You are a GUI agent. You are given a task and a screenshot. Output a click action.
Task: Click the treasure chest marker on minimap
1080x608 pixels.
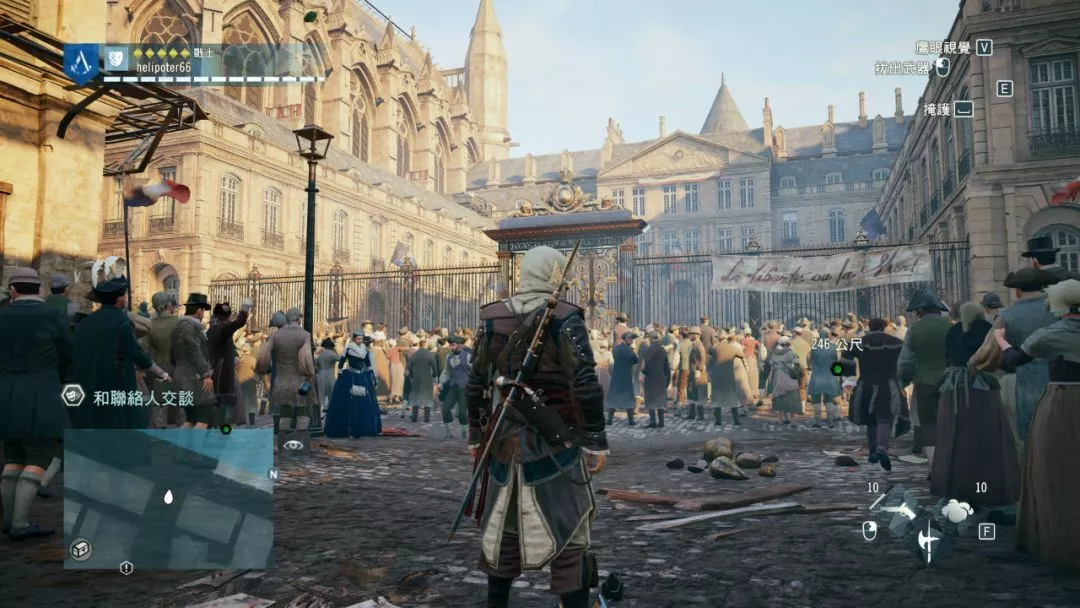[x=80, y=548]
